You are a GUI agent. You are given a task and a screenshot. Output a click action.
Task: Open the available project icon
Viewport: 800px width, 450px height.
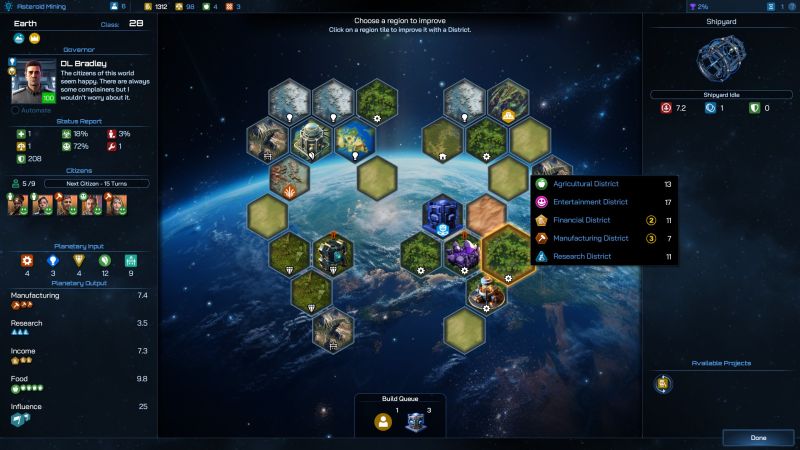coord(663,383)
